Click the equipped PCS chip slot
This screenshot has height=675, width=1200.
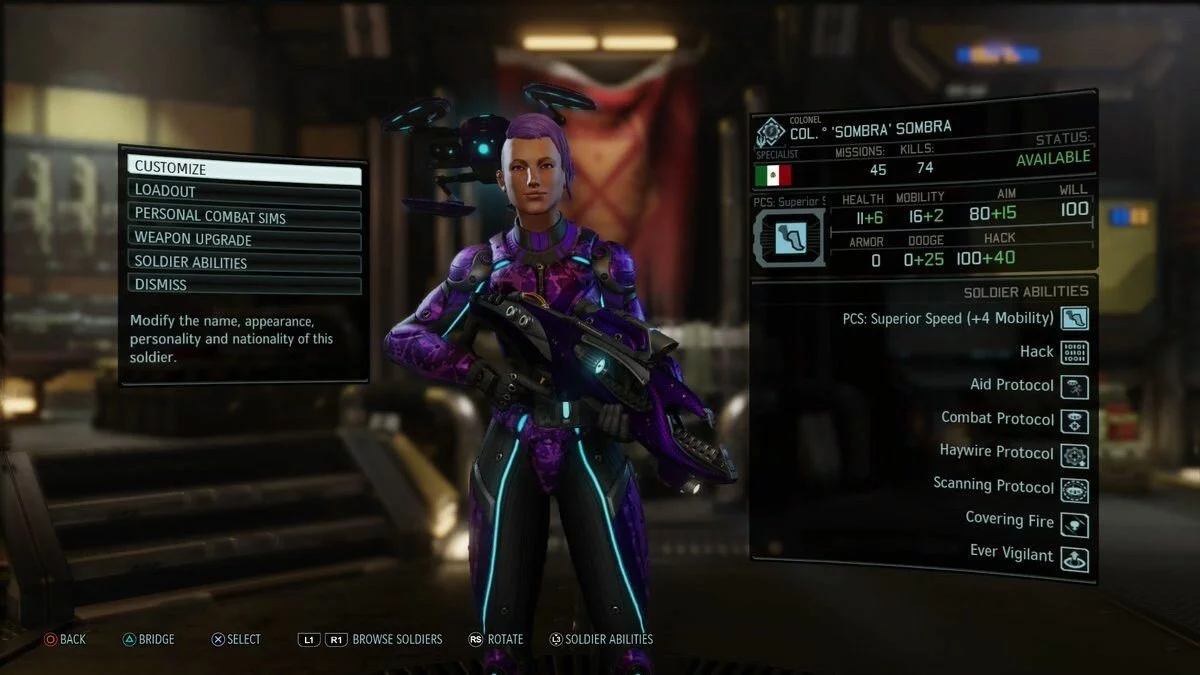(x=787, y=237)
